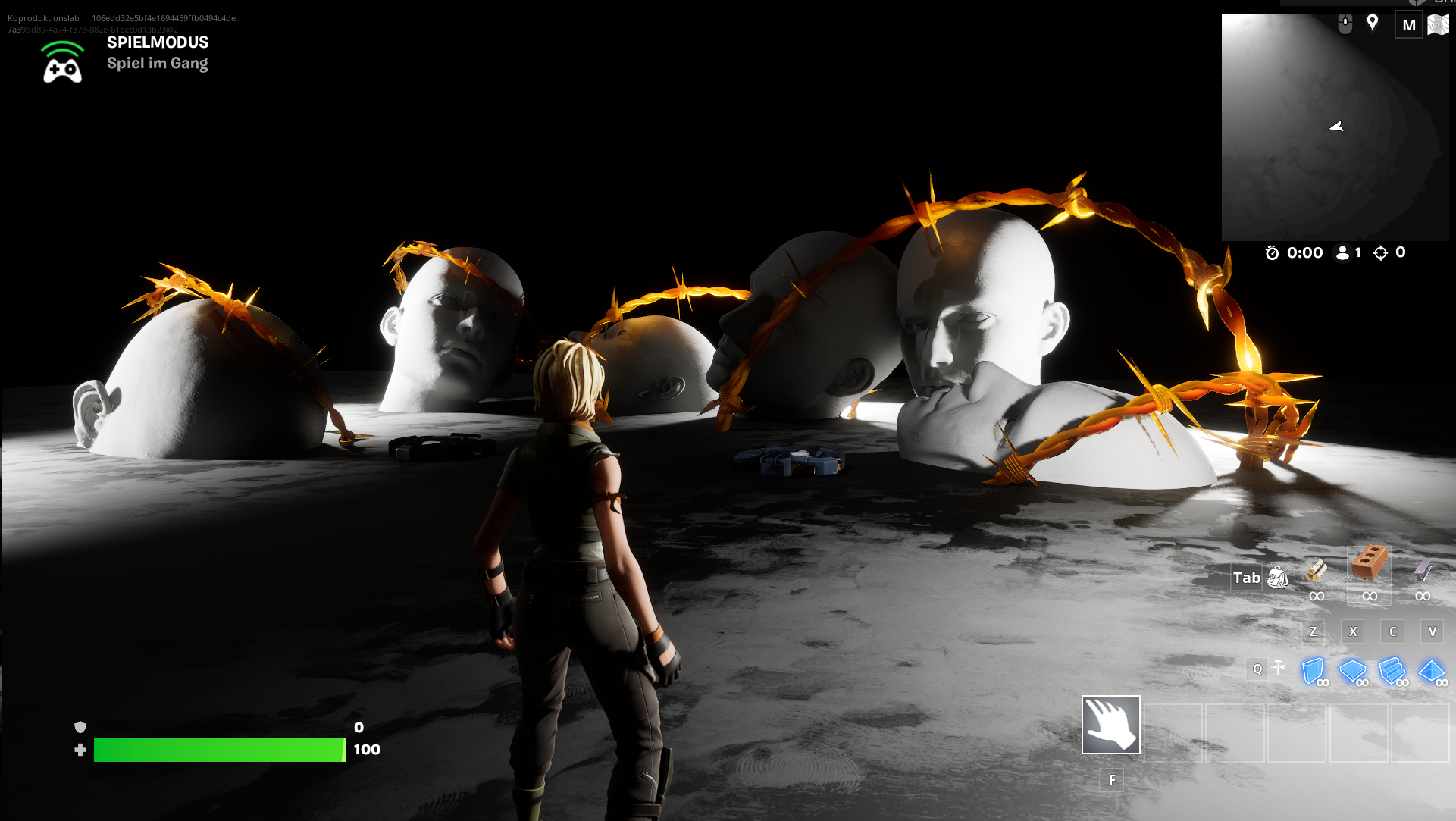1456x821 pixels.
Task: Pick the blue wall building piece
Action: click(x=1314, y=671)
